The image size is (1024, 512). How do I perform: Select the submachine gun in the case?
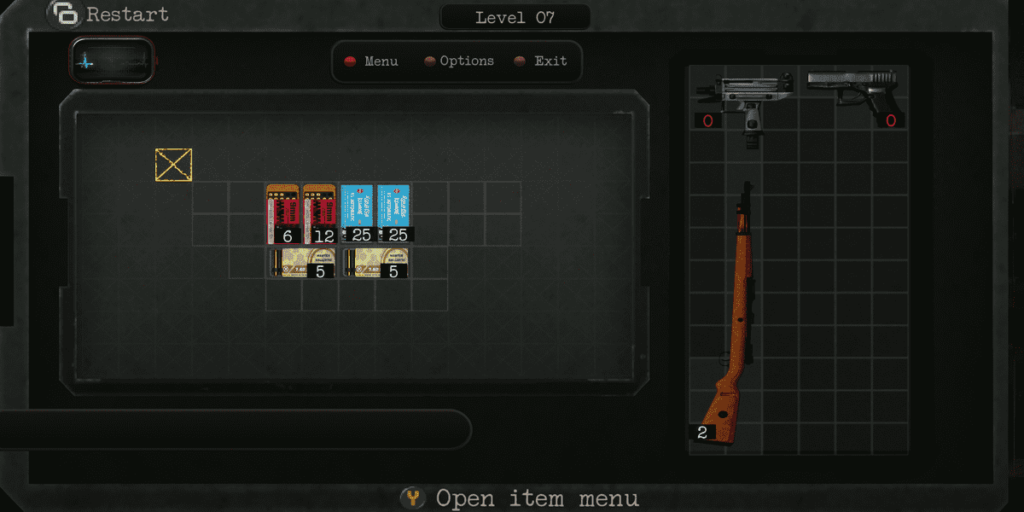tap(745, 101)
